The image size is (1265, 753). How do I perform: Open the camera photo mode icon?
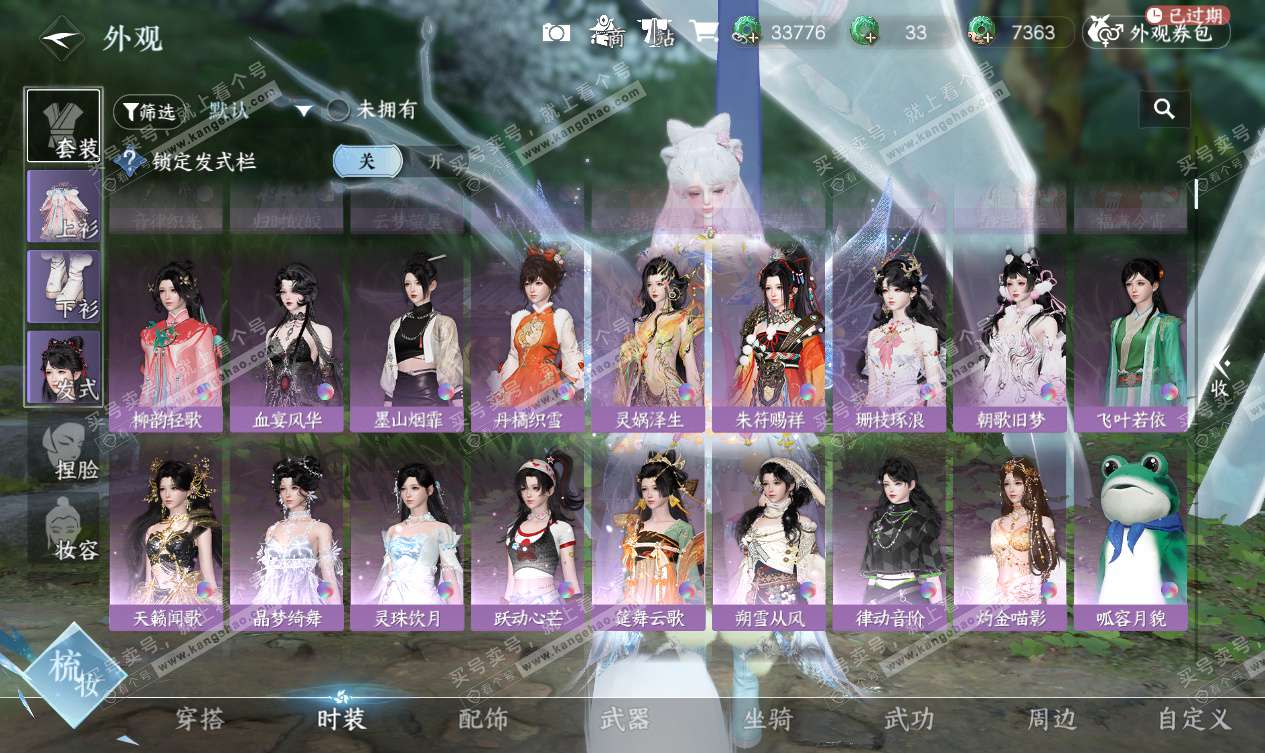[x=556, y=32]
